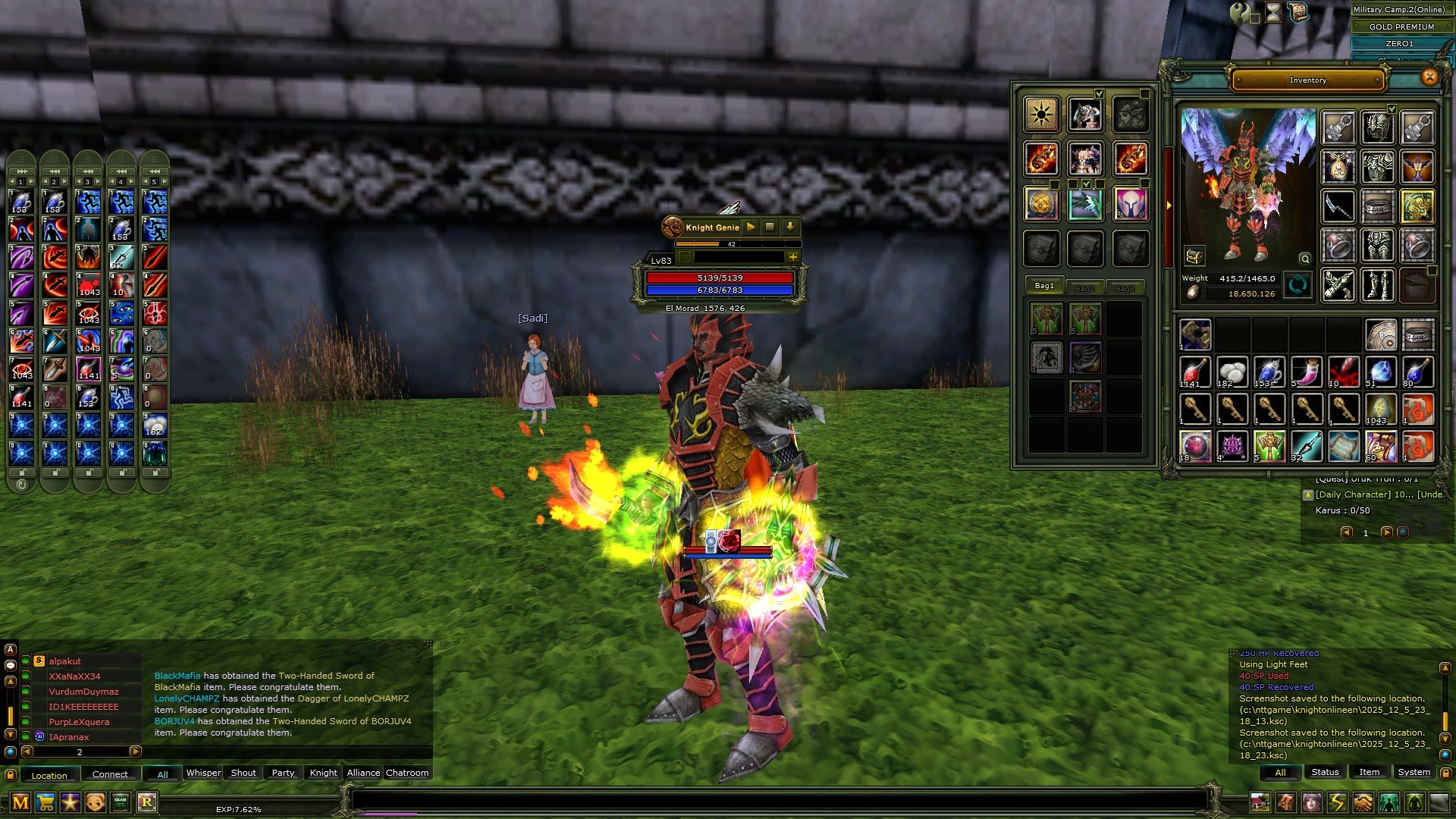Click the handshake trade icon

pos(1363,802)
